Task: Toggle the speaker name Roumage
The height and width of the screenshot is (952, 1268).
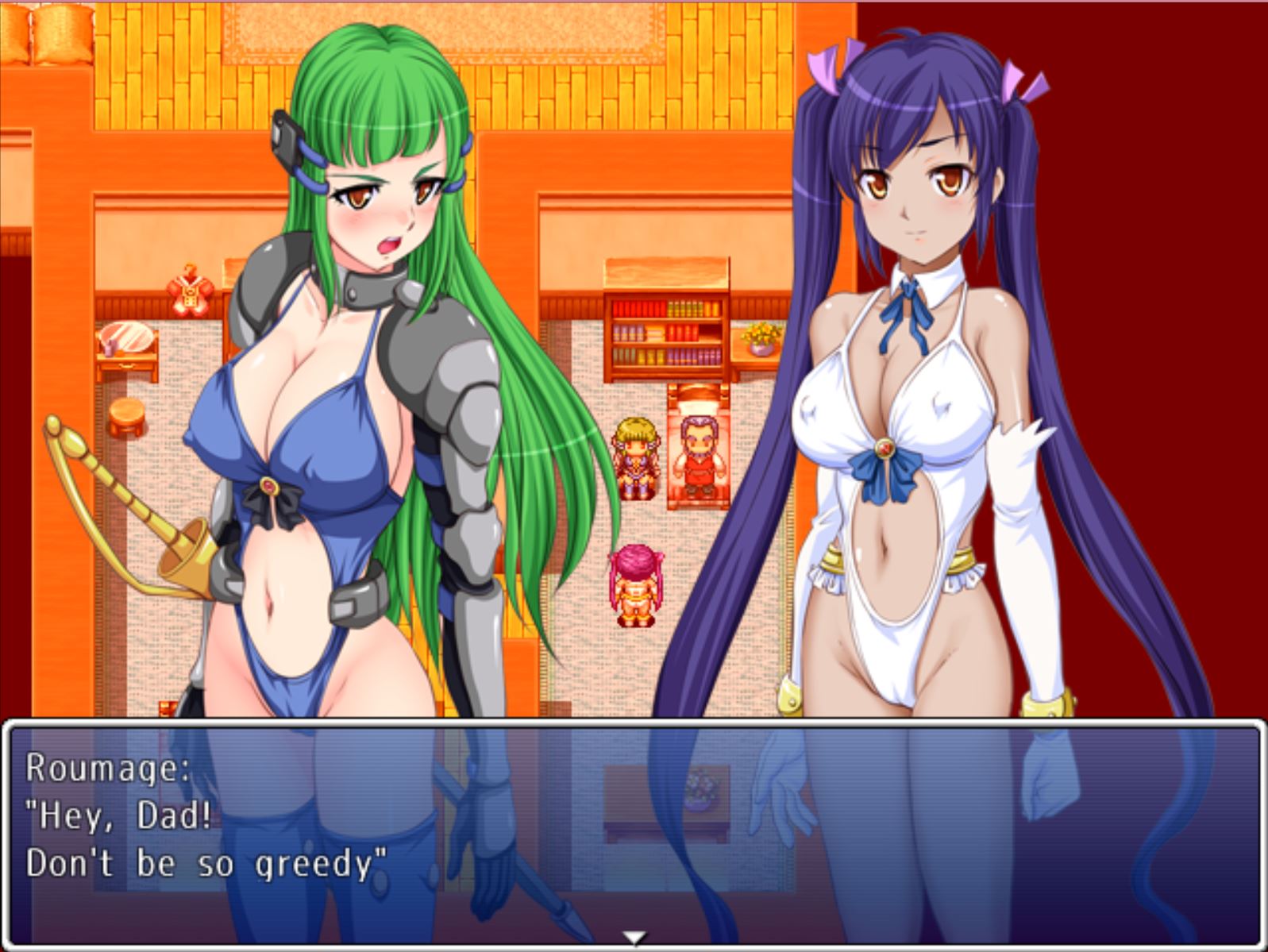Action: [x=108, y=767]
